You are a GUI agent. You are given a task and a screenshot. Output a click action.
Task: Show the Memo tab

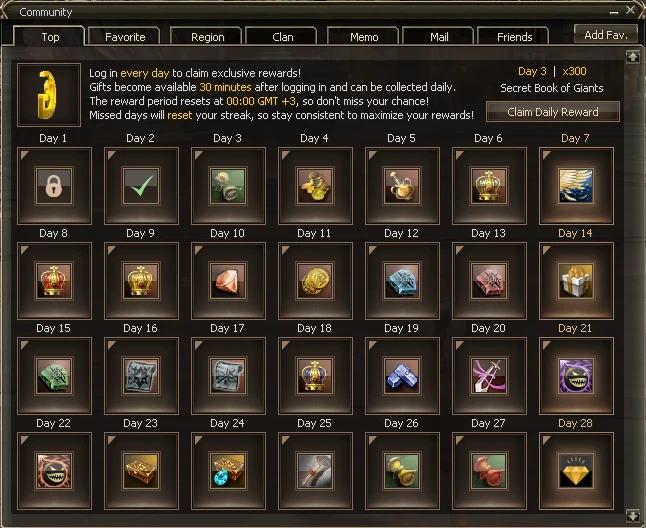pos(364,37)
